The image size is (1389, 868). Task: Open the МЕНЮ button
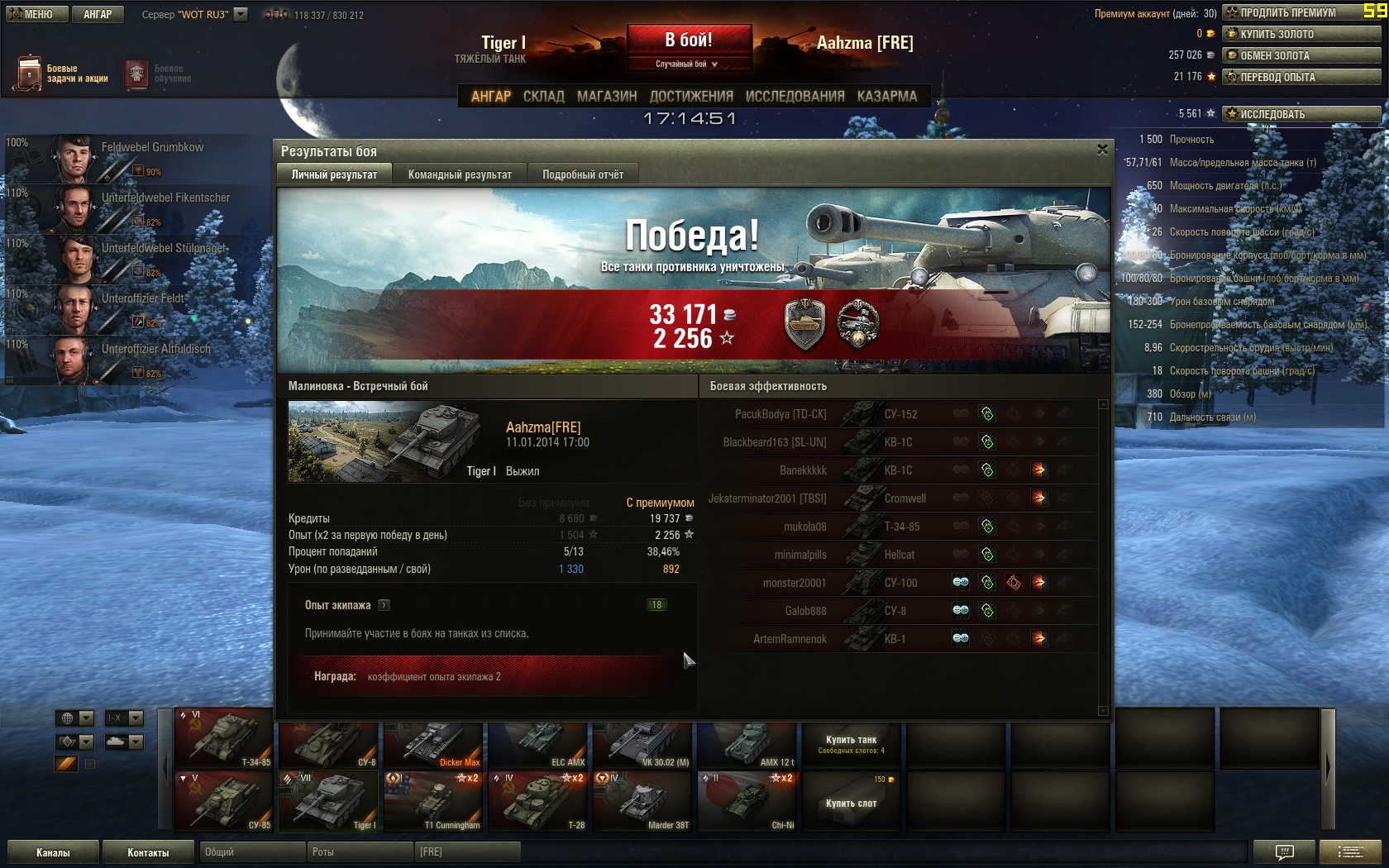click(36, 14)
